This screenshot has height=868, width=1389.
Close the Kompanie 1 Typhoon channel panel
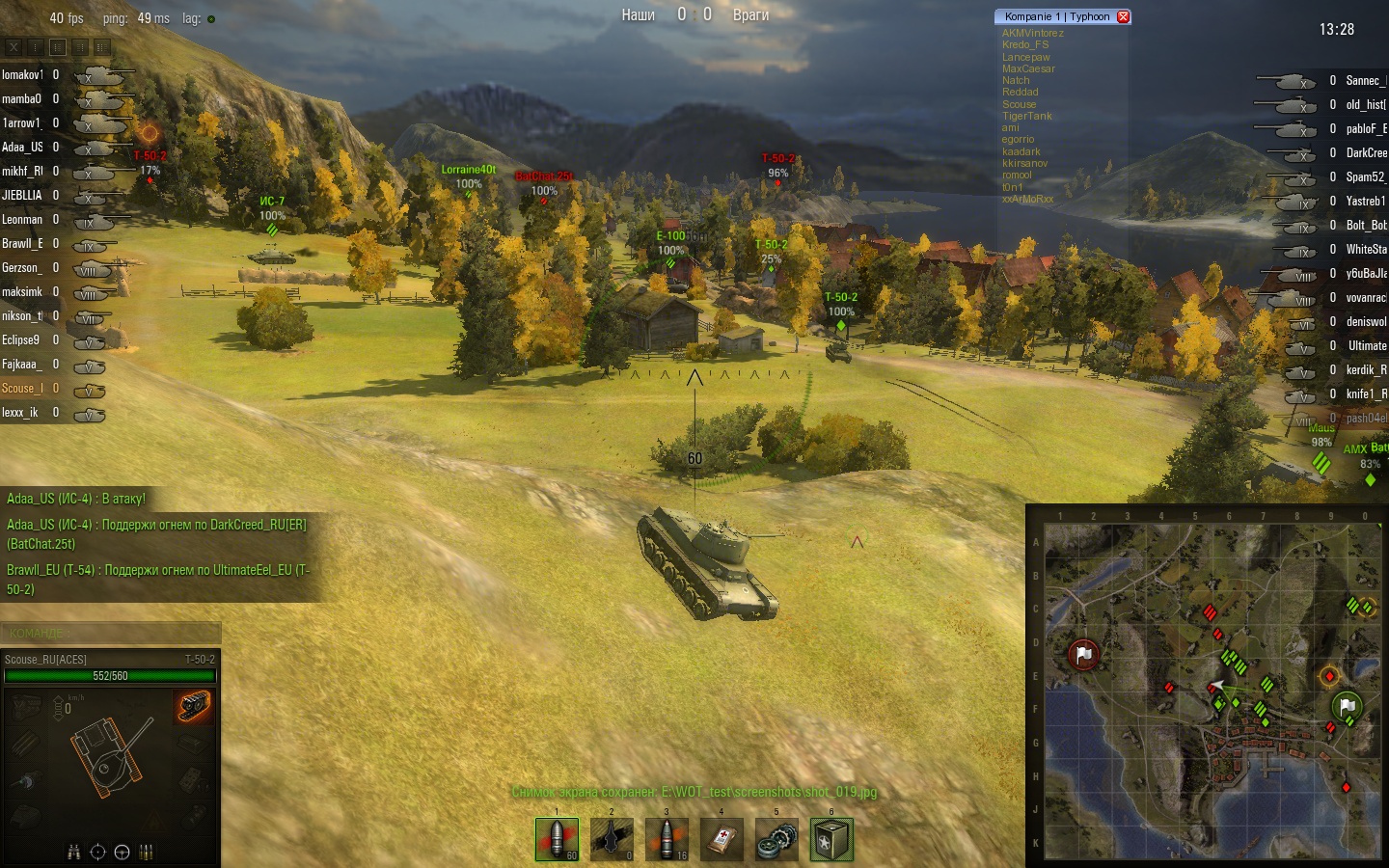pos(1123,16)
